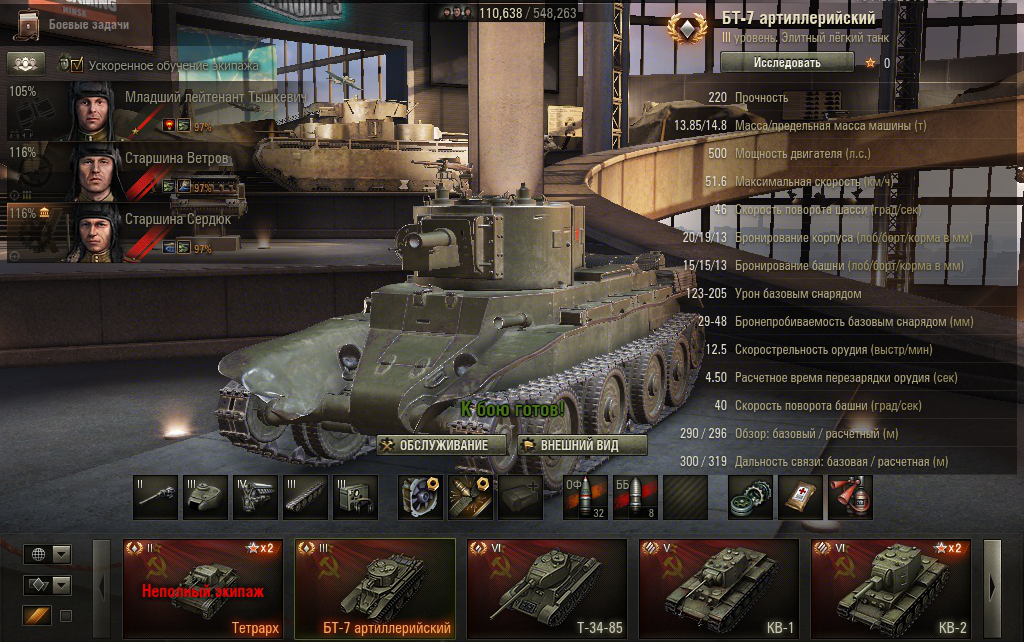The image size is (1024, 642).
Task: Select the gun module slot
Action: tap(155, 497)
